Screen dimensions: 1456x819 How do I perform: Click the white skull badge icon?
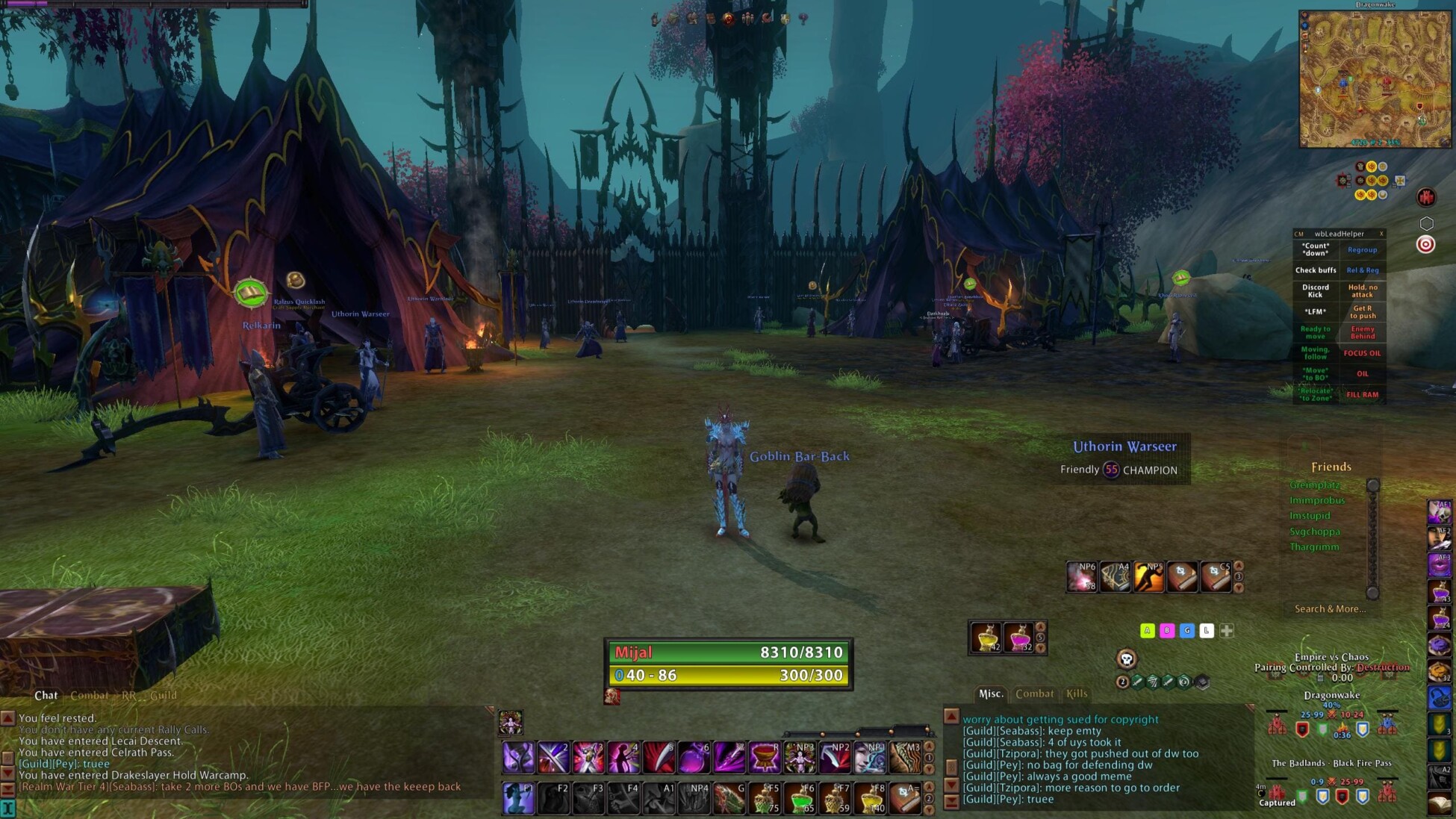[1127, 658]
